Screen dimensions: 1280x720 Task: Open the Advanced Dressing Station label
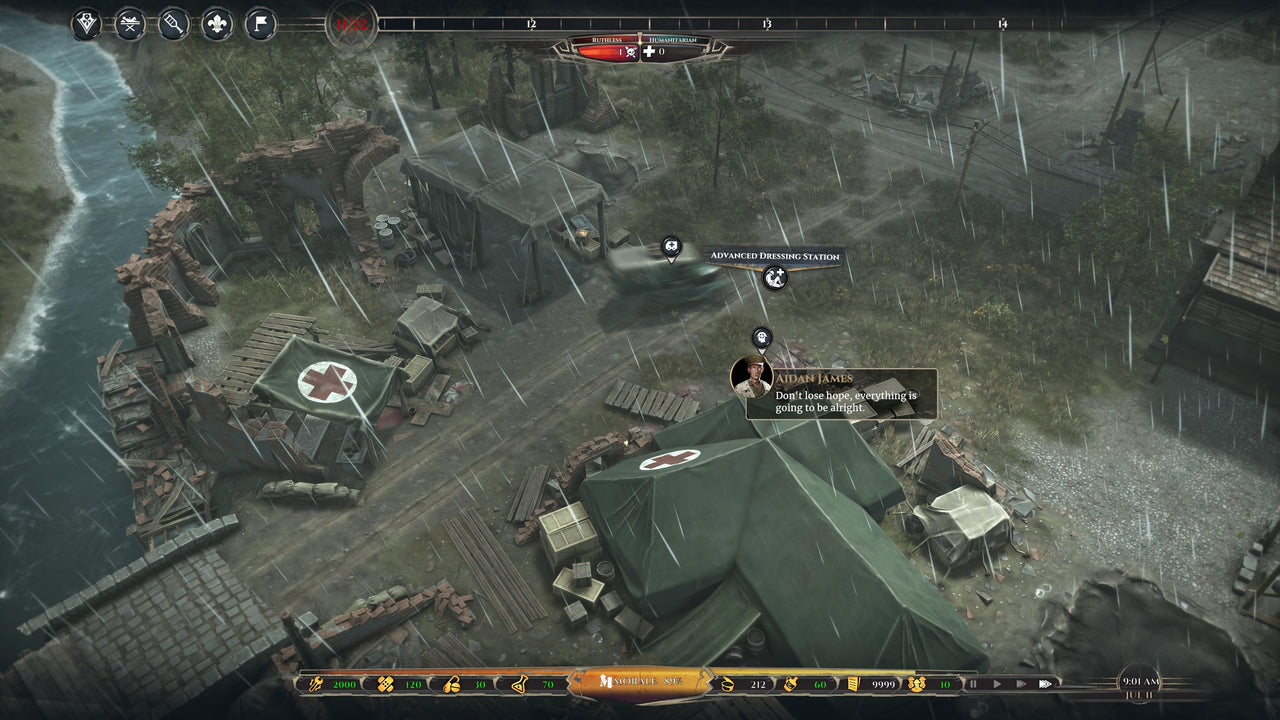tap(775, 255)
